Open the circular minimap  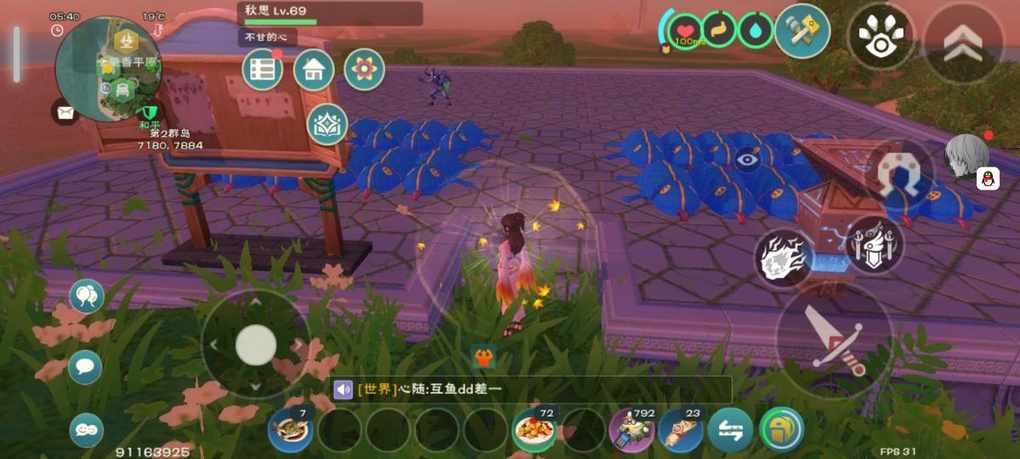(x=107, y=68)
